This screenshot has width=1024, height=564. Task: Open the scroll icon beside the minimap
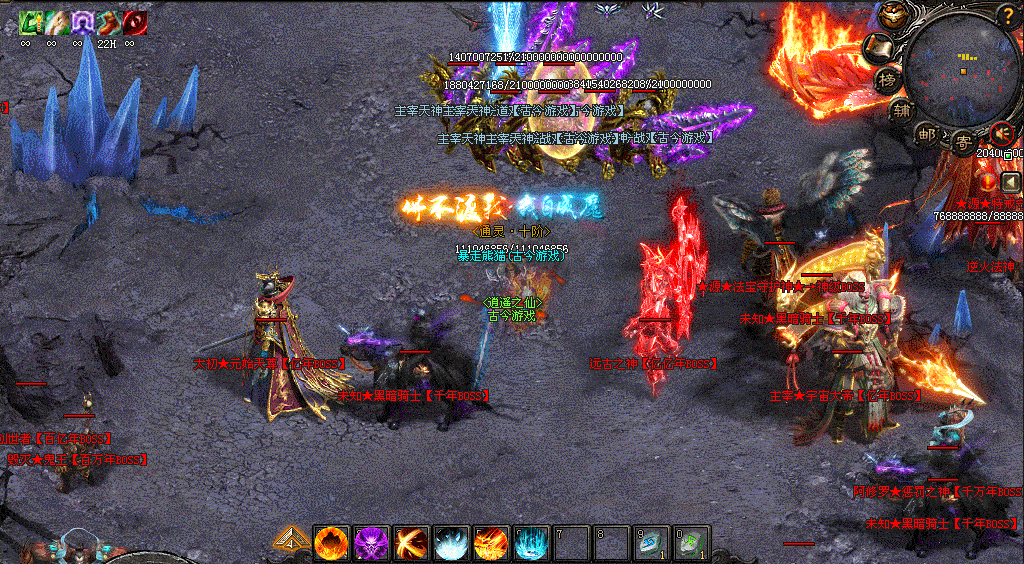879,46
